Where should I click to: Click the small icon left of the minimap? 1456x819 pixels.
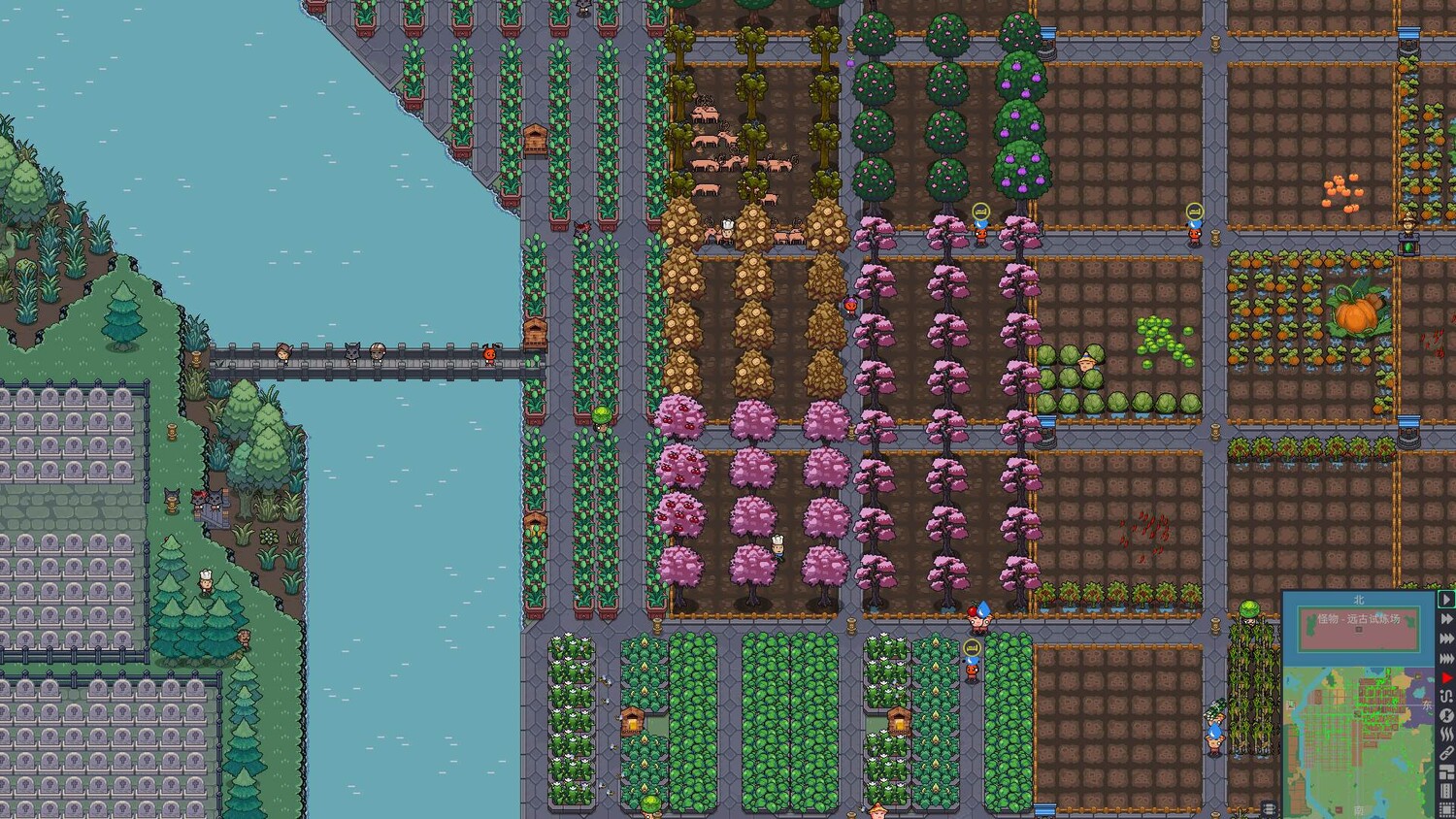tap(1269, 808)
